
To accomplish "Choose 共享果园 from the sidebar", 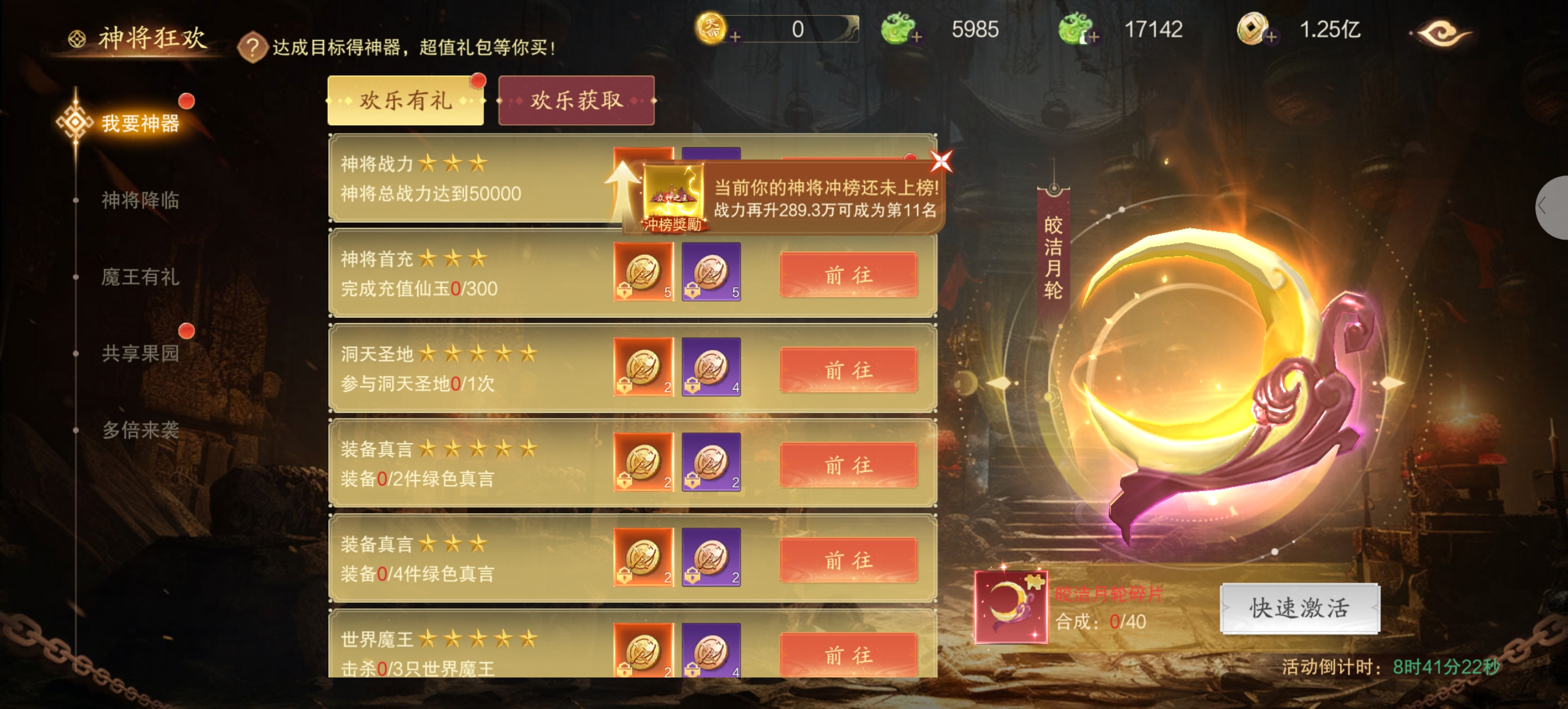I will coord(140,353).
